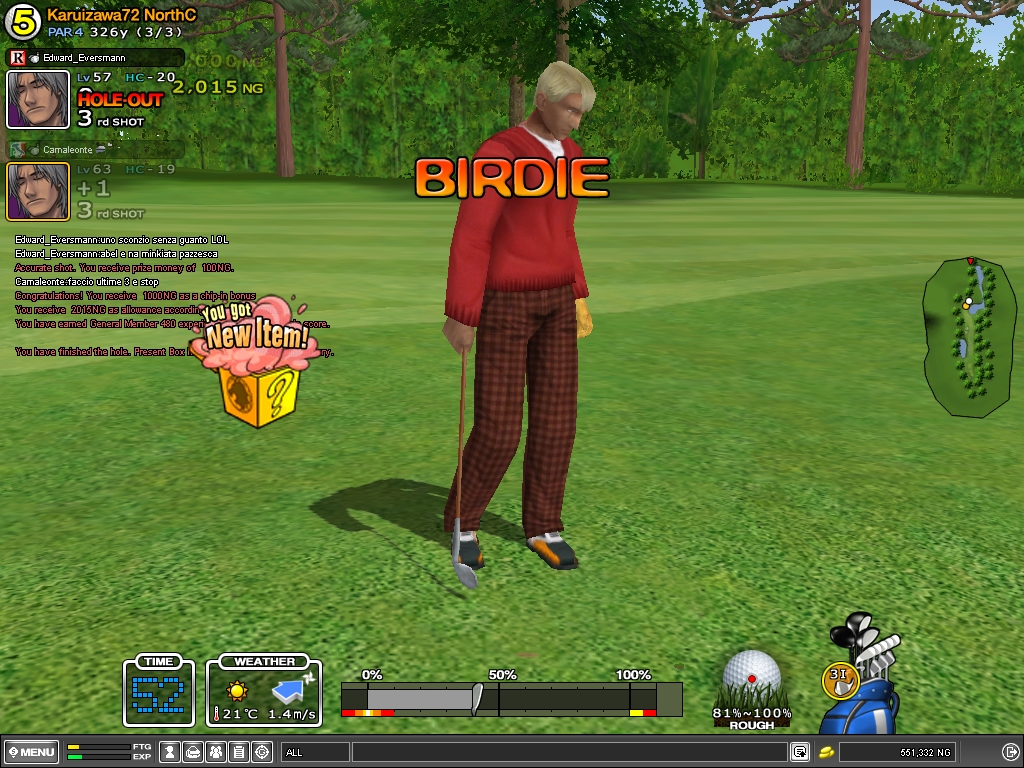This screenshot has width=1024, height=768.
Task: Select Edward_Eversmann's player portrait
Action: click(x=38, y=99)
